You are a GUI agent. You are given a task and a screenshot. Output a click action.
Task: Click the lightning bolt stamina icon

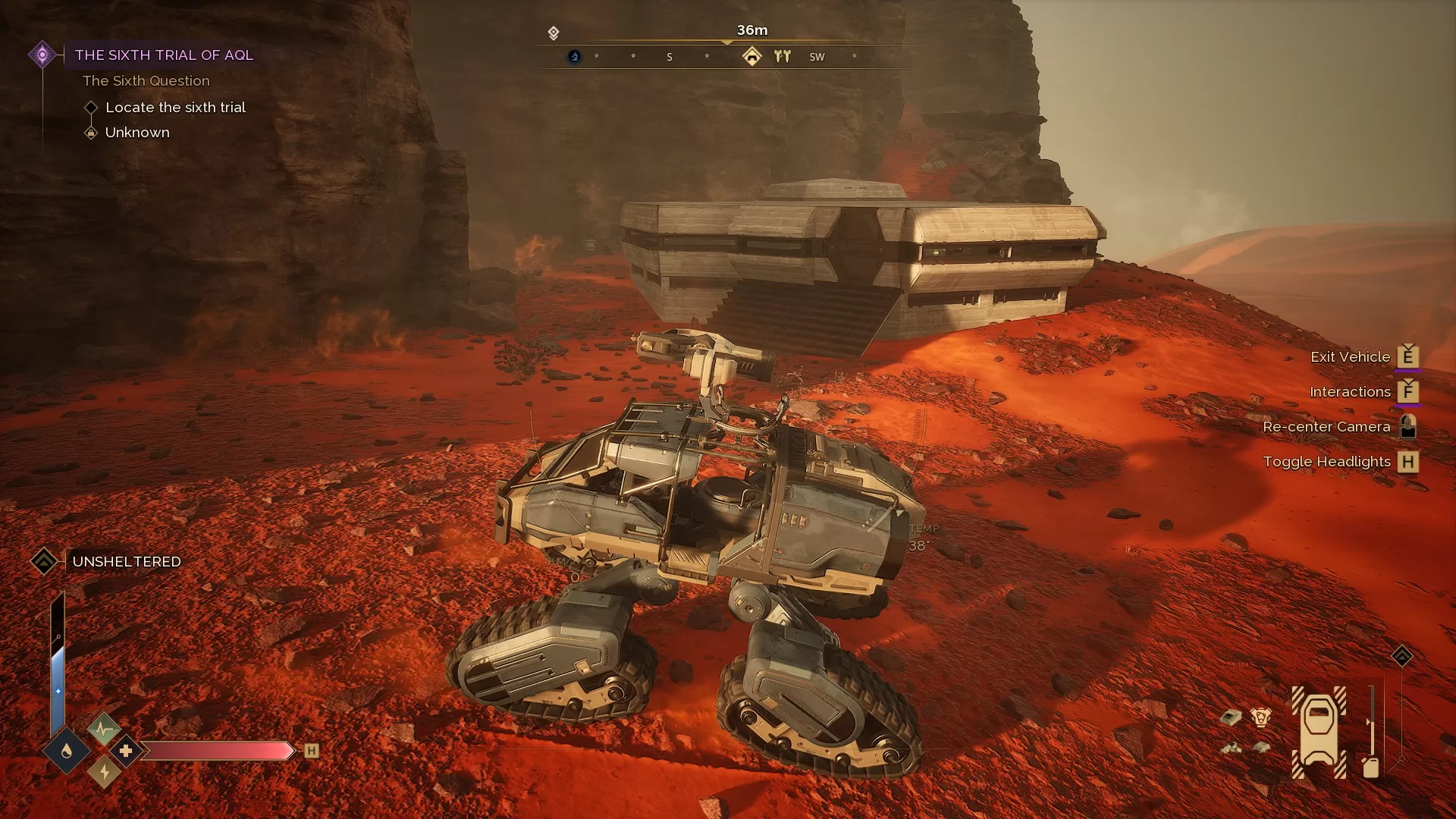[104, 773]
